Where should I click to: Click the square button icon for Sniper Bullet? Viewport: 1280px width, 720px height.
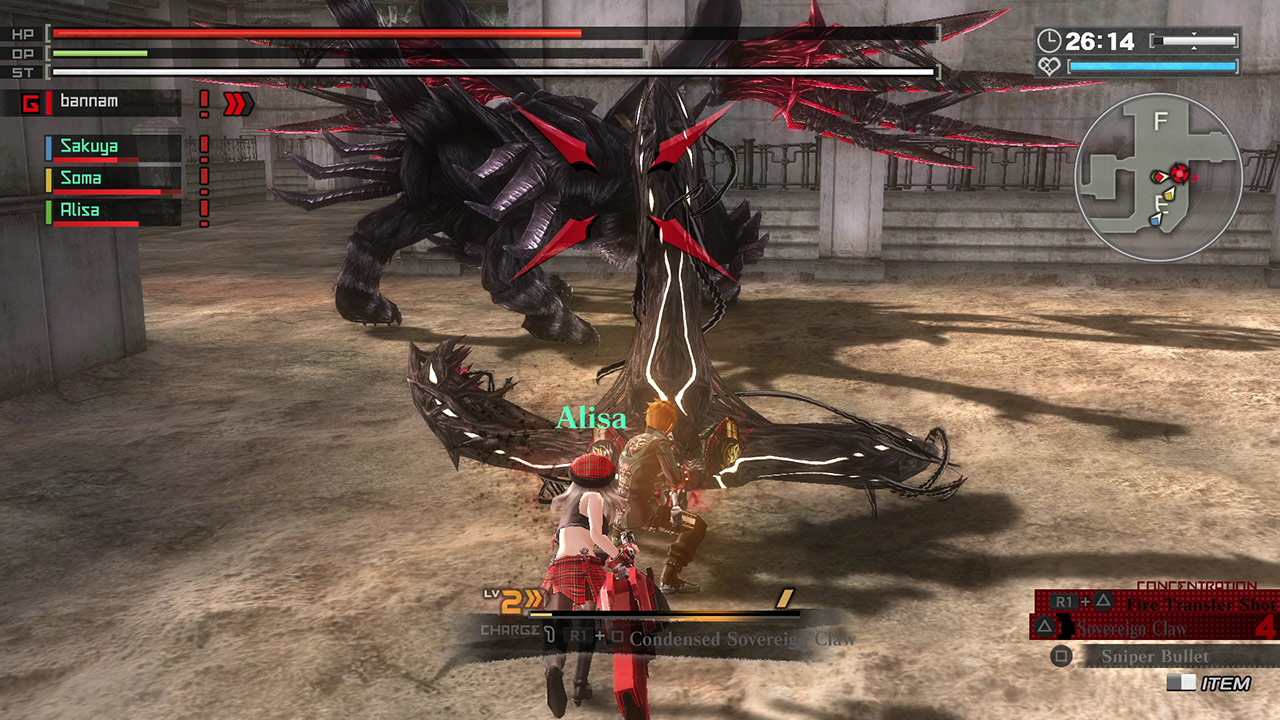[x=1061, y=655]
